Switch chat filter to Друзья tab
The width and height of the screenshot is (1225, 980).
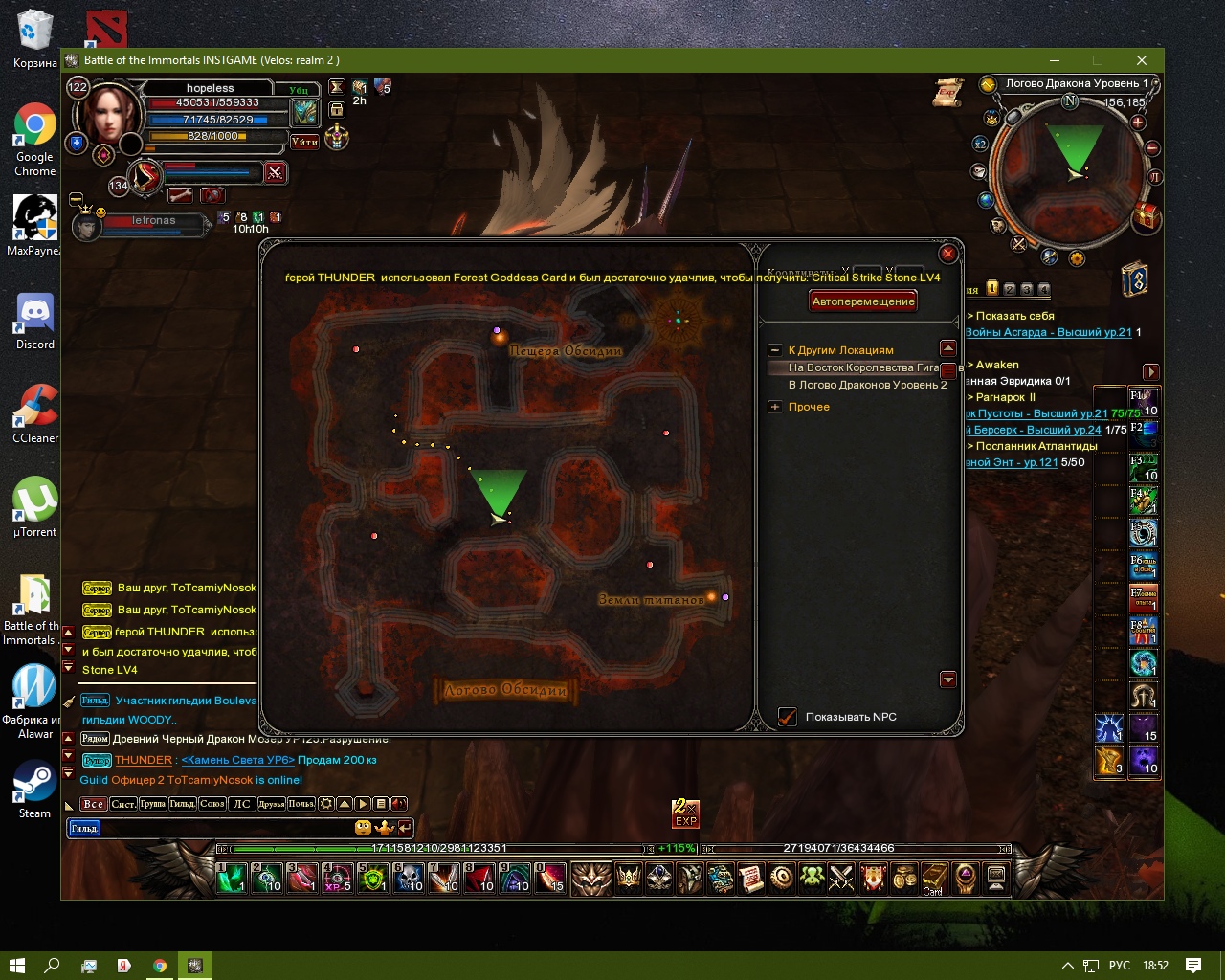(272, 804)
